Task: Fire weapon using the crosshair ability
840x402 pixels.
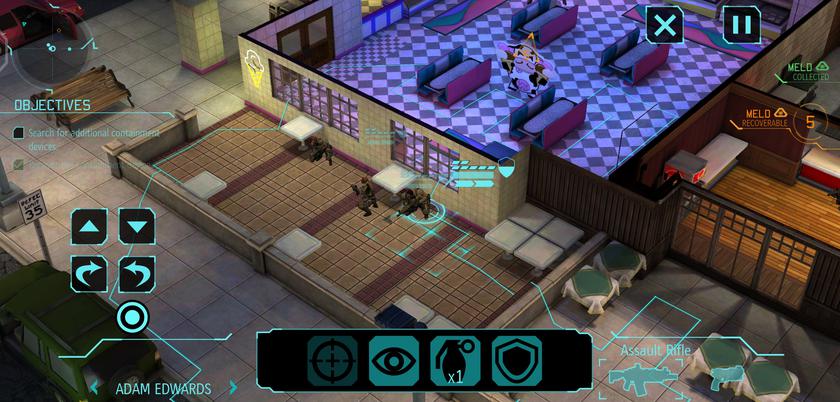Action: tap(332, 360)
